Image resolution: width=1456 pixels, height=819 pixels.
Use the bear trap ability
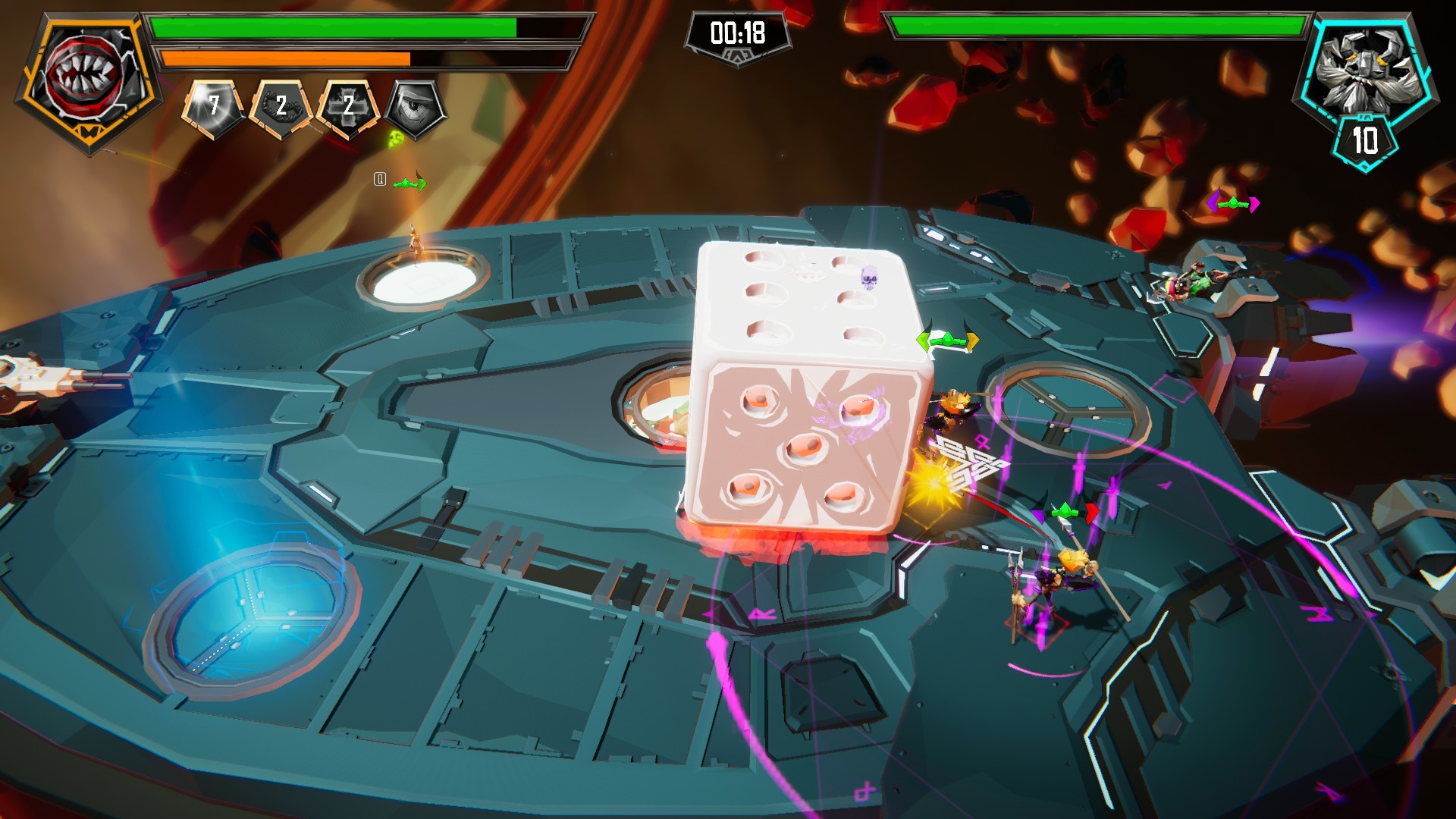click(x=281, y=108)
